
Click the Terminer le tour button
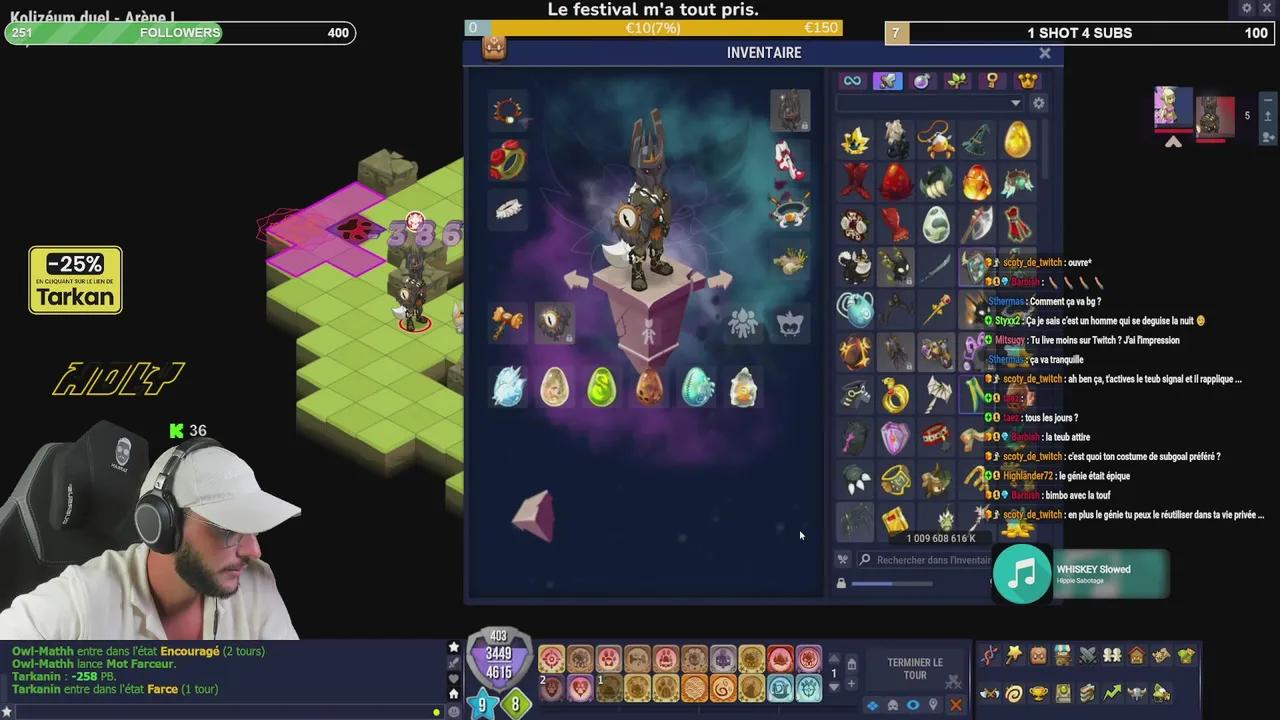[x=914, y=669]
